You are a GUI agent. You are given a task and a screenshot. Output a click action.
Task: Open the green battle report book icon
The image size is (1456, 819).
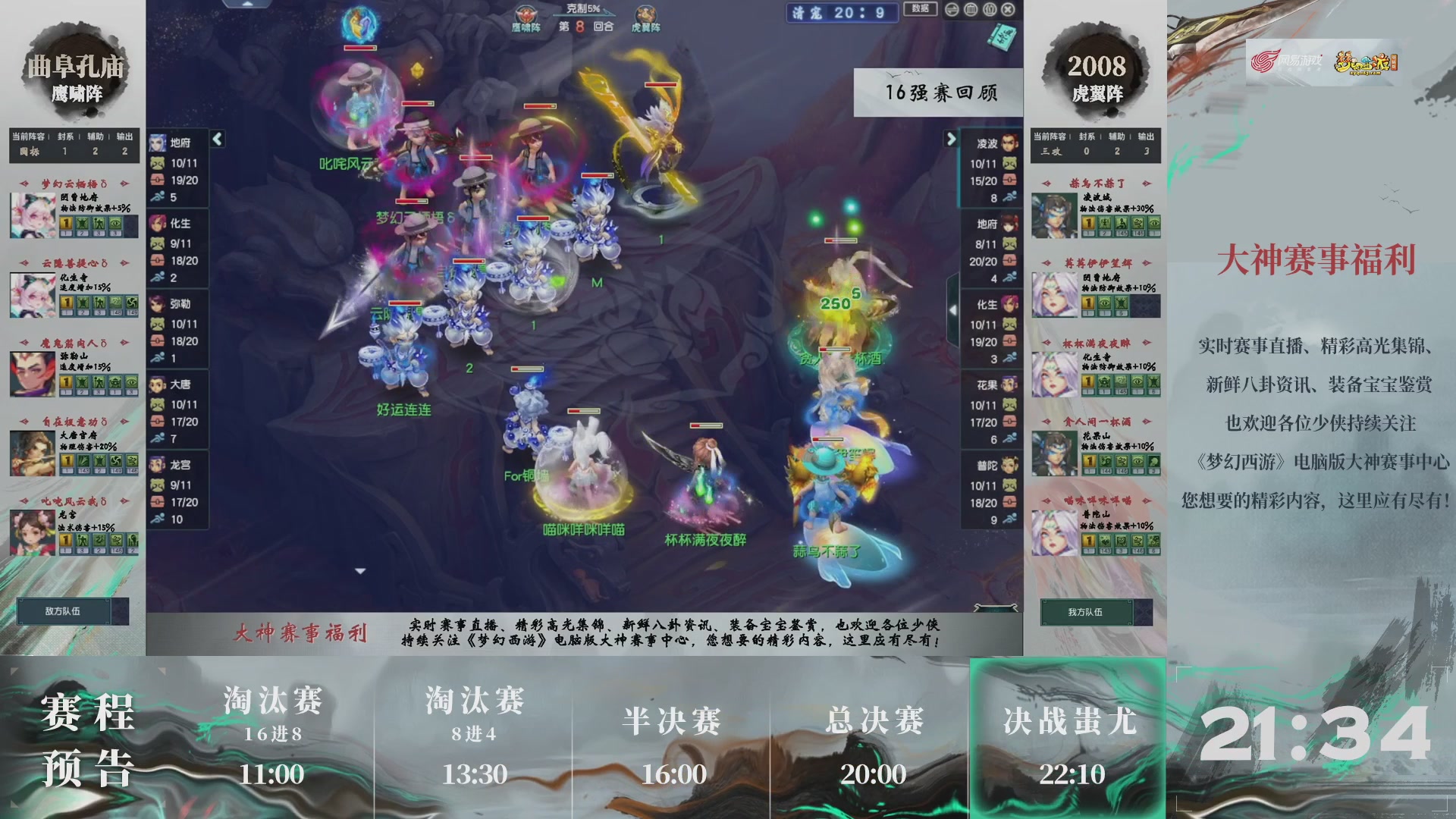(x=1001, y=36)
